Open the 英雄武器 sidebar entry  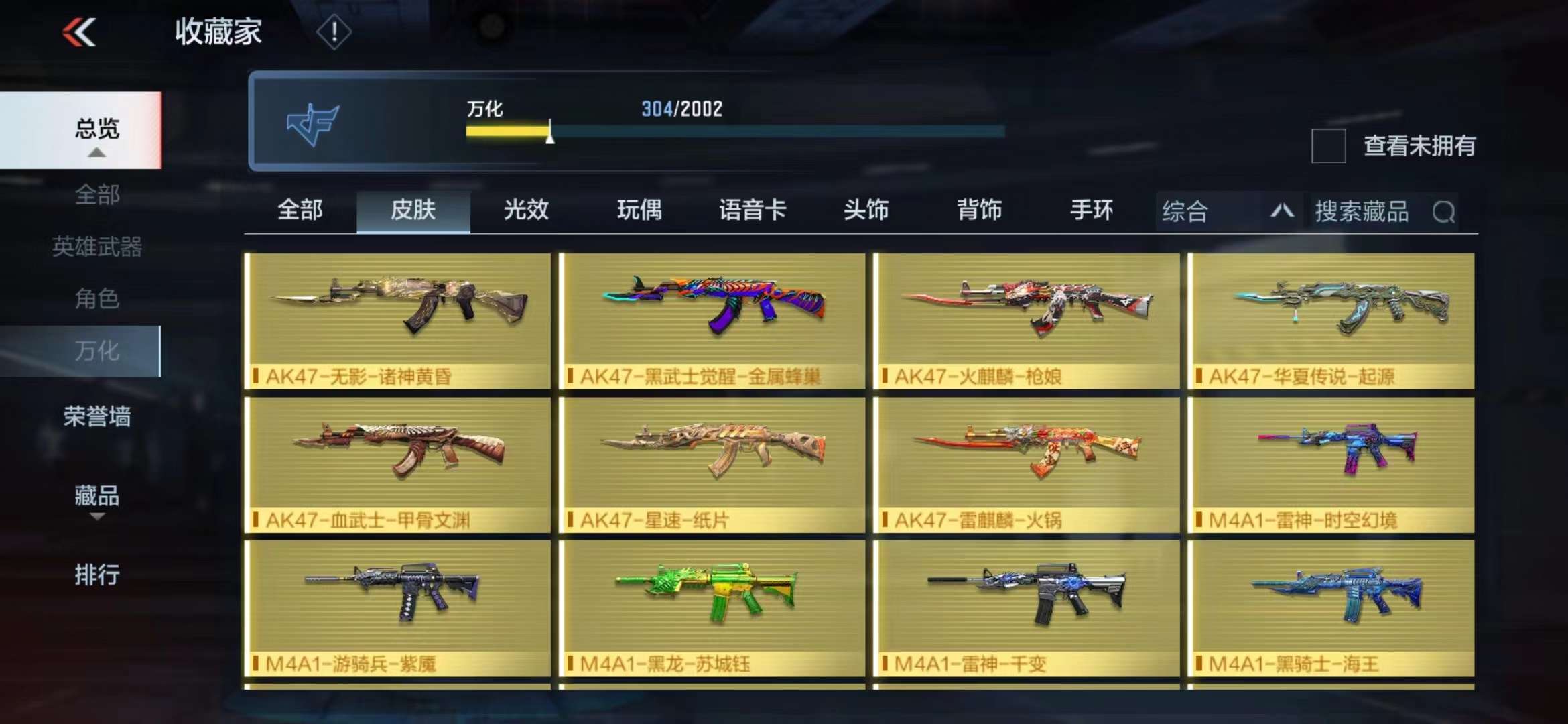pos(96,247)
